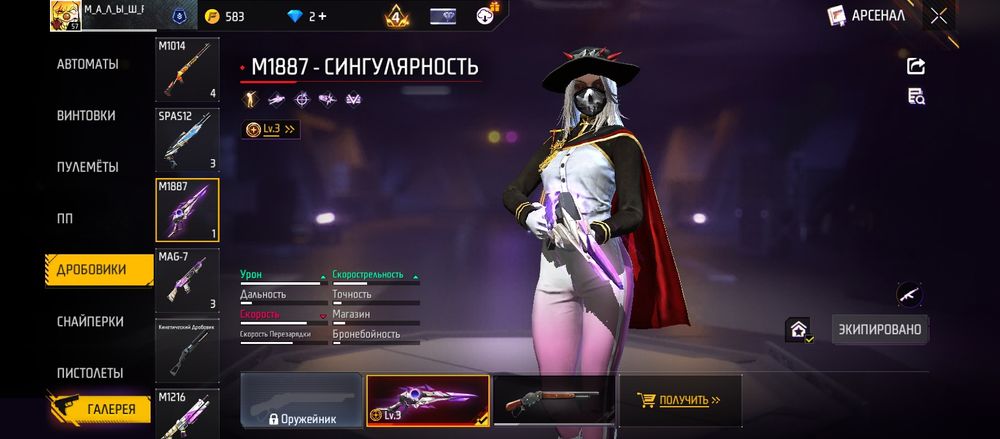The width and height of the screenshot is (1000, 439).
Task: Select the M1014 shotgun slot
Action: tap(188, 70)
